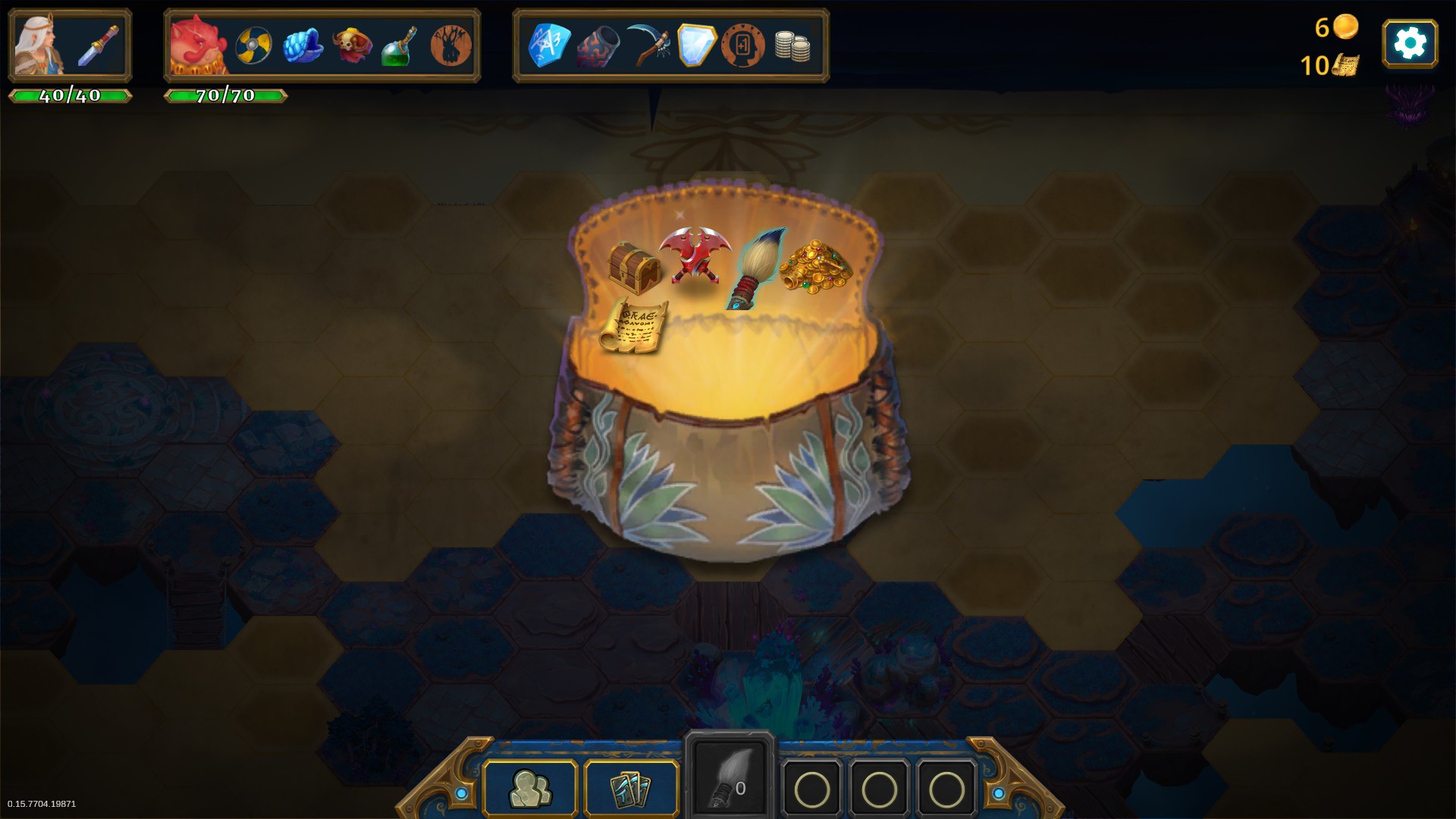Collect the paintbrush from the loot bag
This screenshot has height=819, width=1456.
pos(757,268)
